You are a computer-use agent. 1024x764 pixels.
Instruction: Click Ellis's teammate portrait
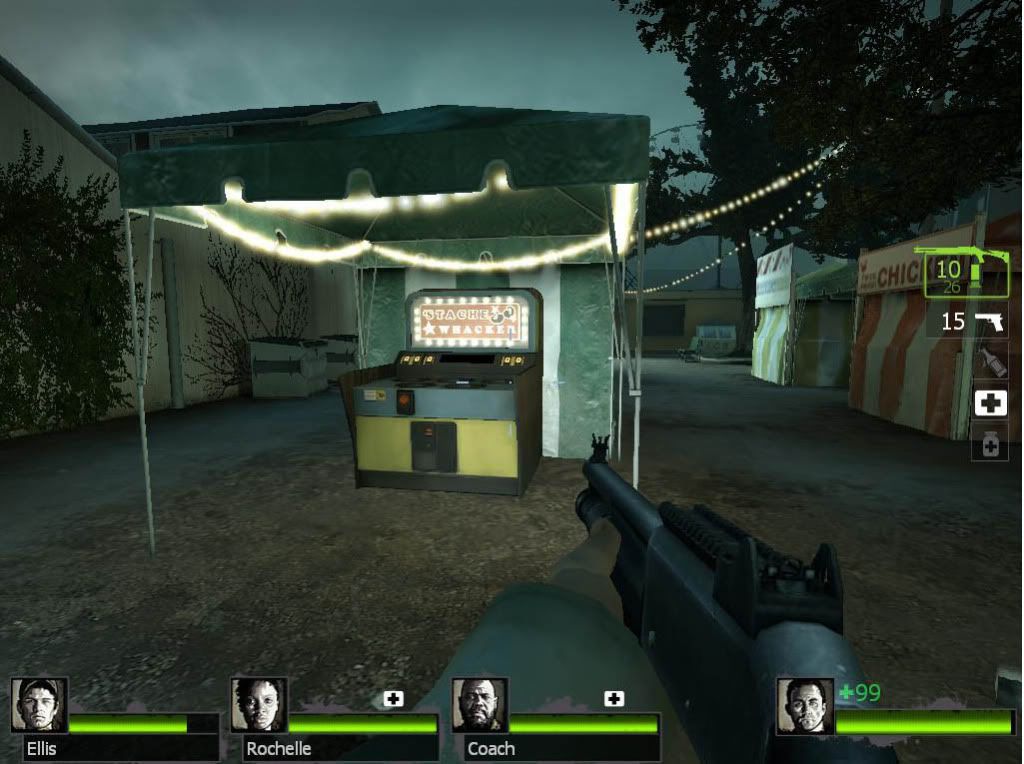39,705
